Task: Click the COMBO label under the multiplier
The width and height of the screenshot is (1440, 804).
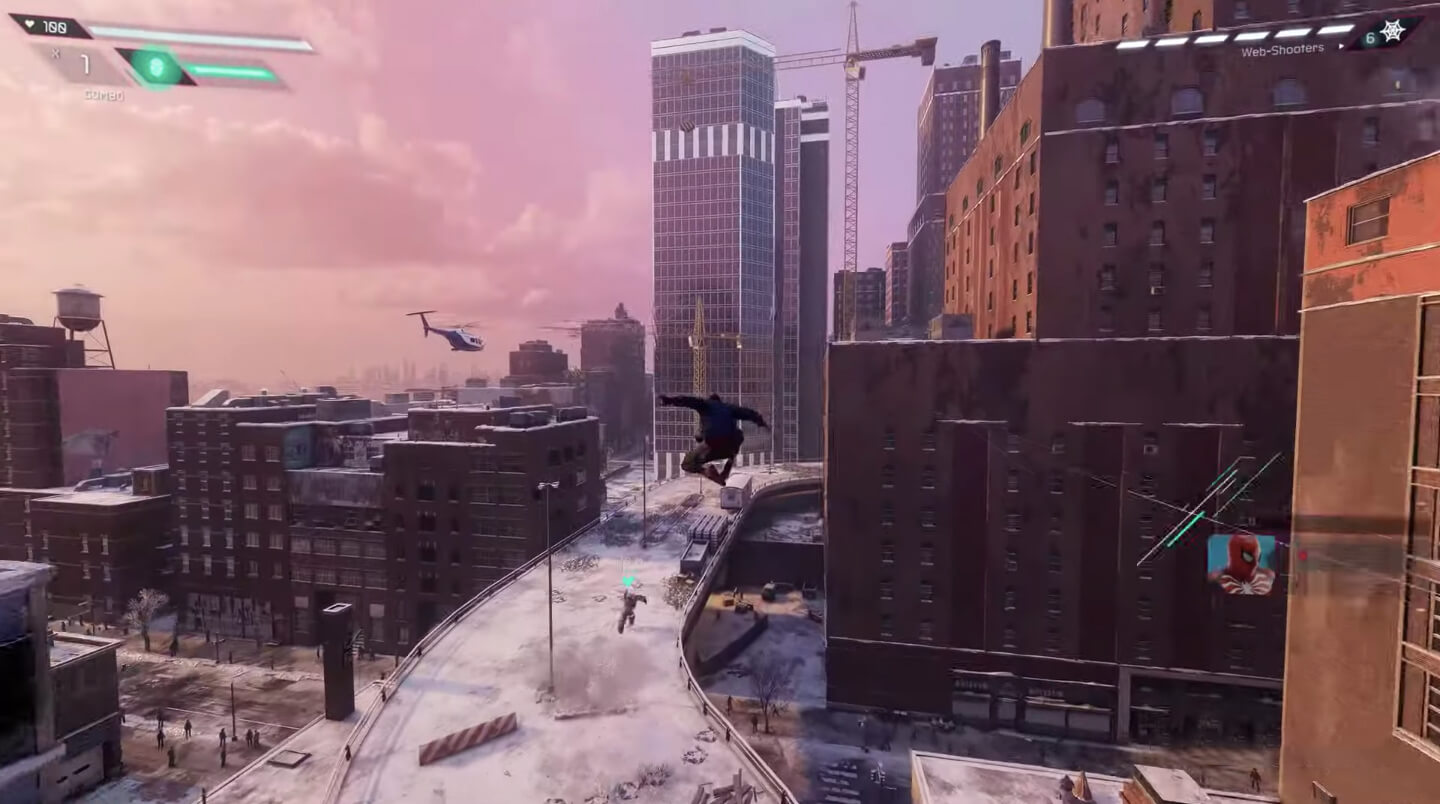Action: tap(105, 95)
